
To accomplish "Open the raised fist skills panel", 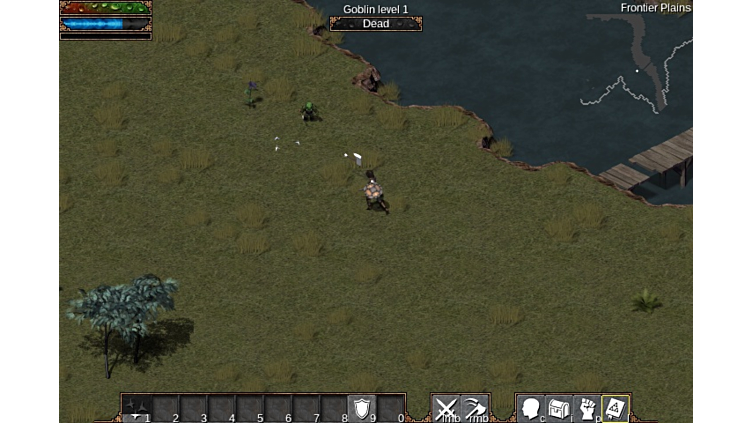I will [587, 408].
